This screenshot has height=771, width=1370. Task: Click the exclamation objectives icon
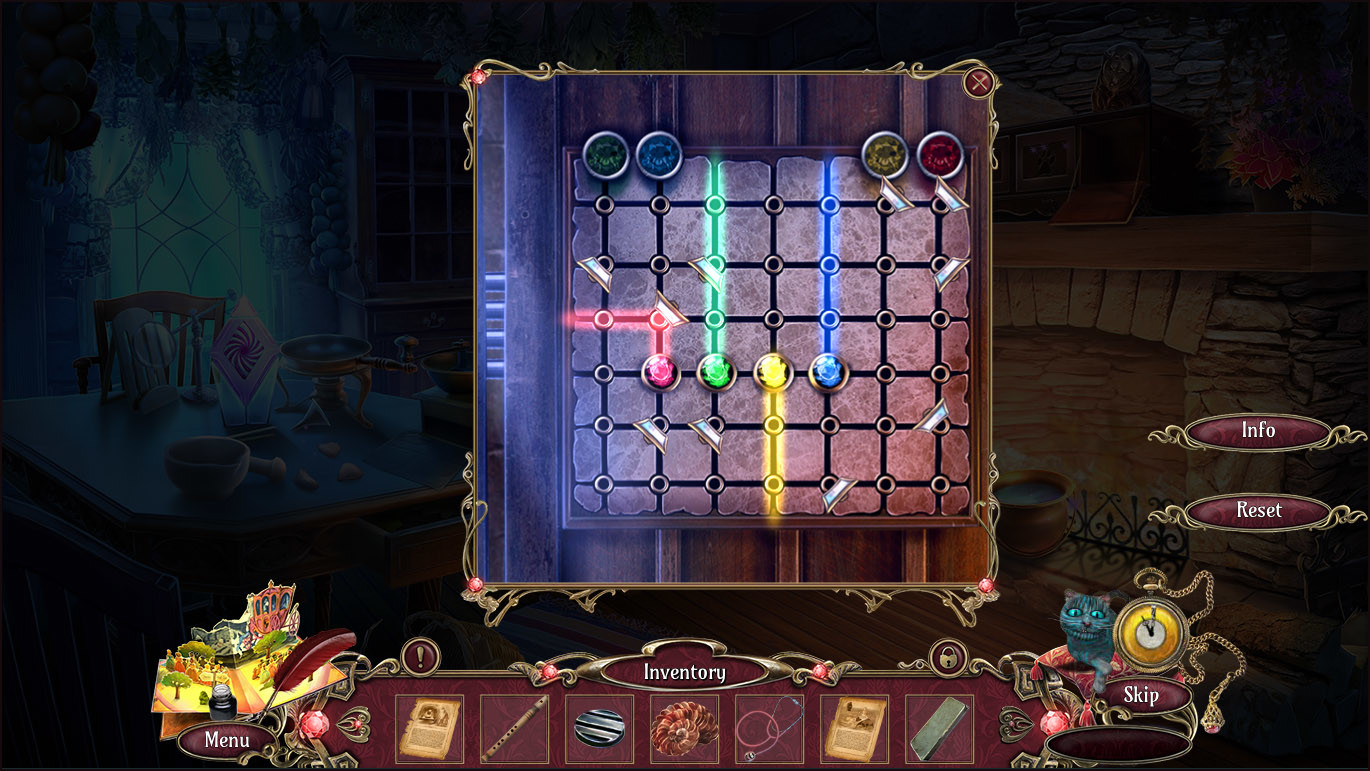tap(419, 659)
